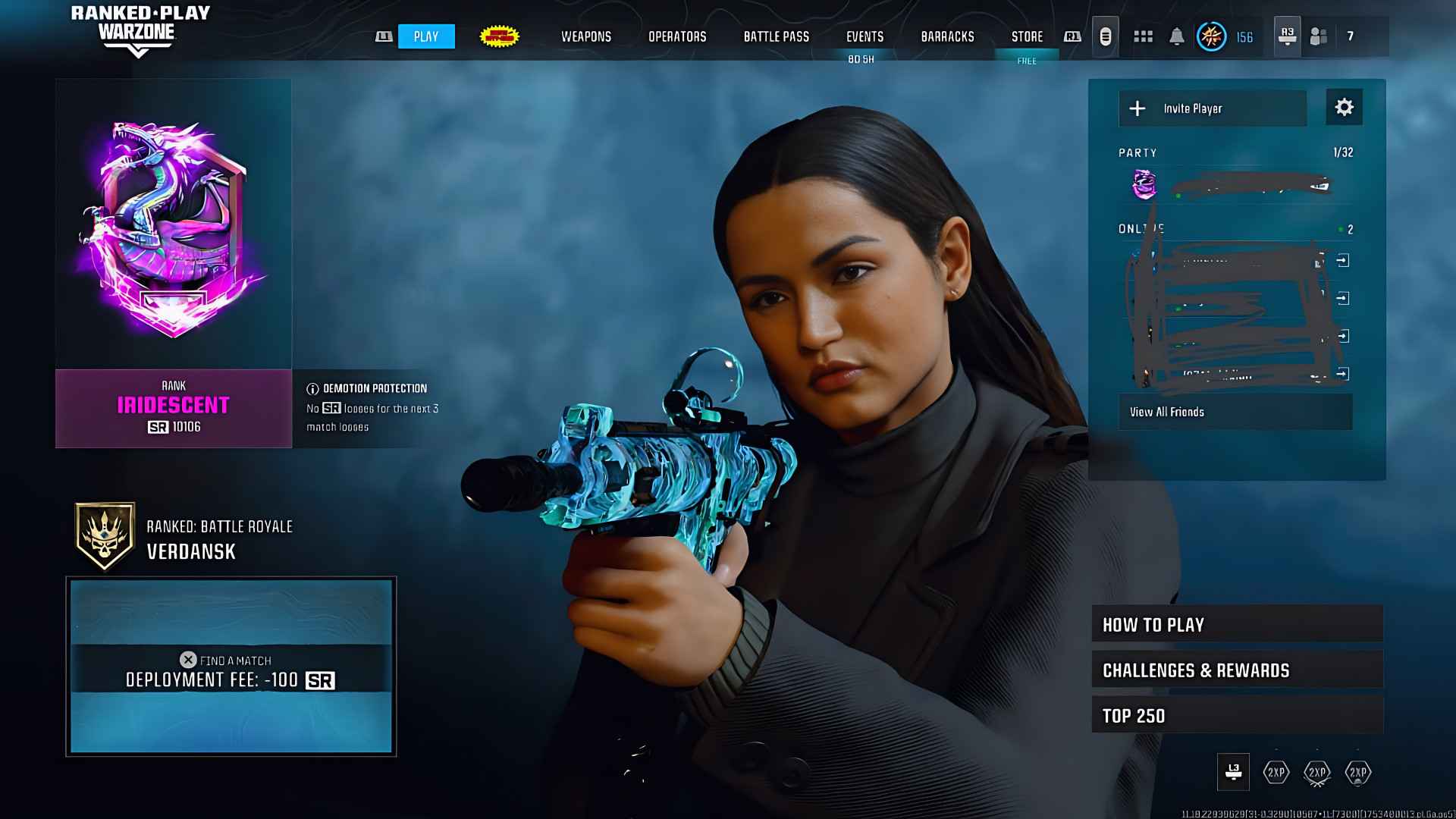The image size is (1456, 819).
Task: Open party settings gear
Action: point(1344,108)
